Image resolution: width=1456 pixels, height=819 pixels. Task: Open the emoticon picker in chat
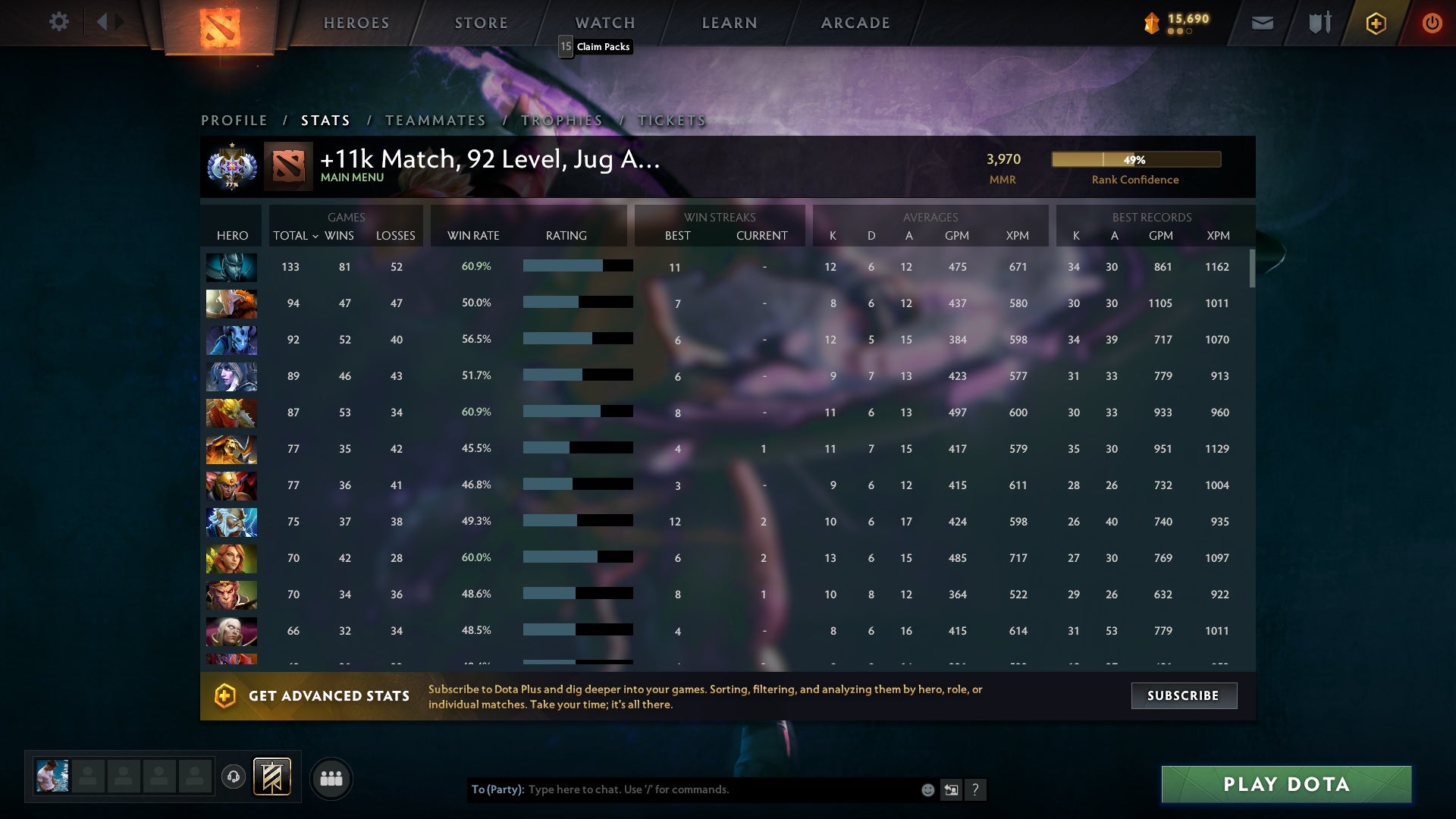[x=927, y=789]
